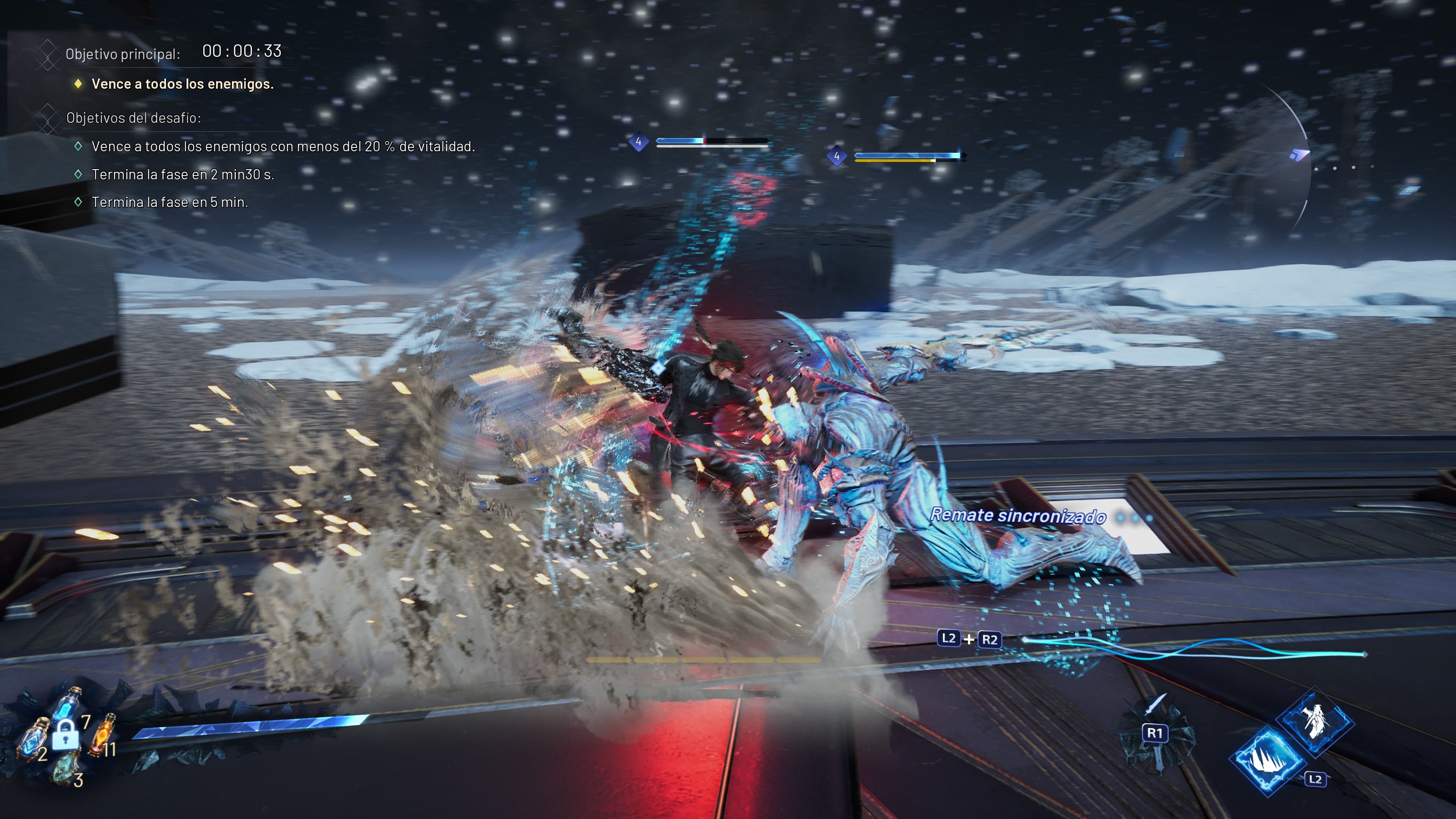Select the 'Termina la fase en 2 min30 s' objective
Screen dimensions: 1456x819
(182, 175)
